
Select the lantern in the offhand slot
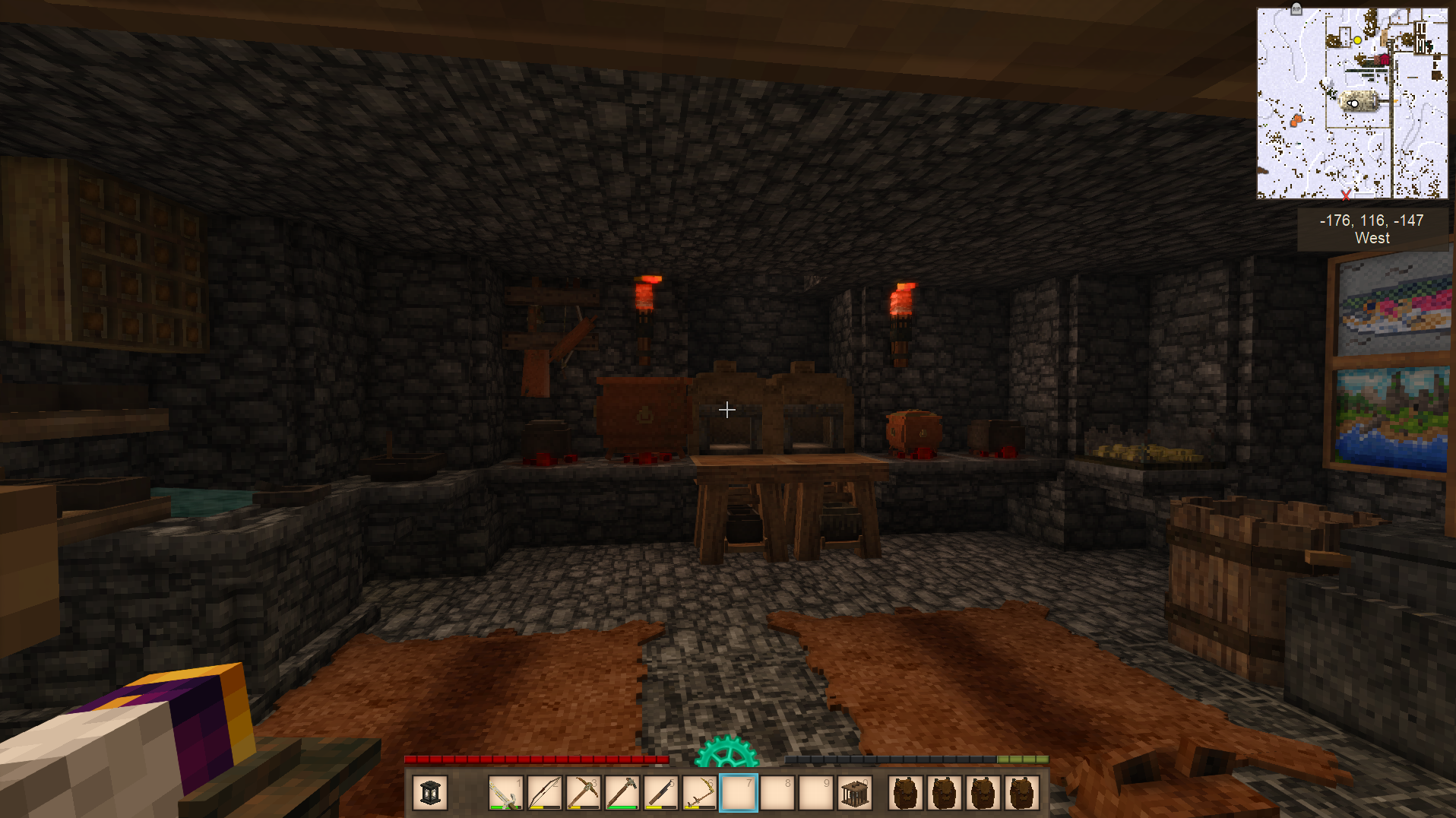click(430, 793)
